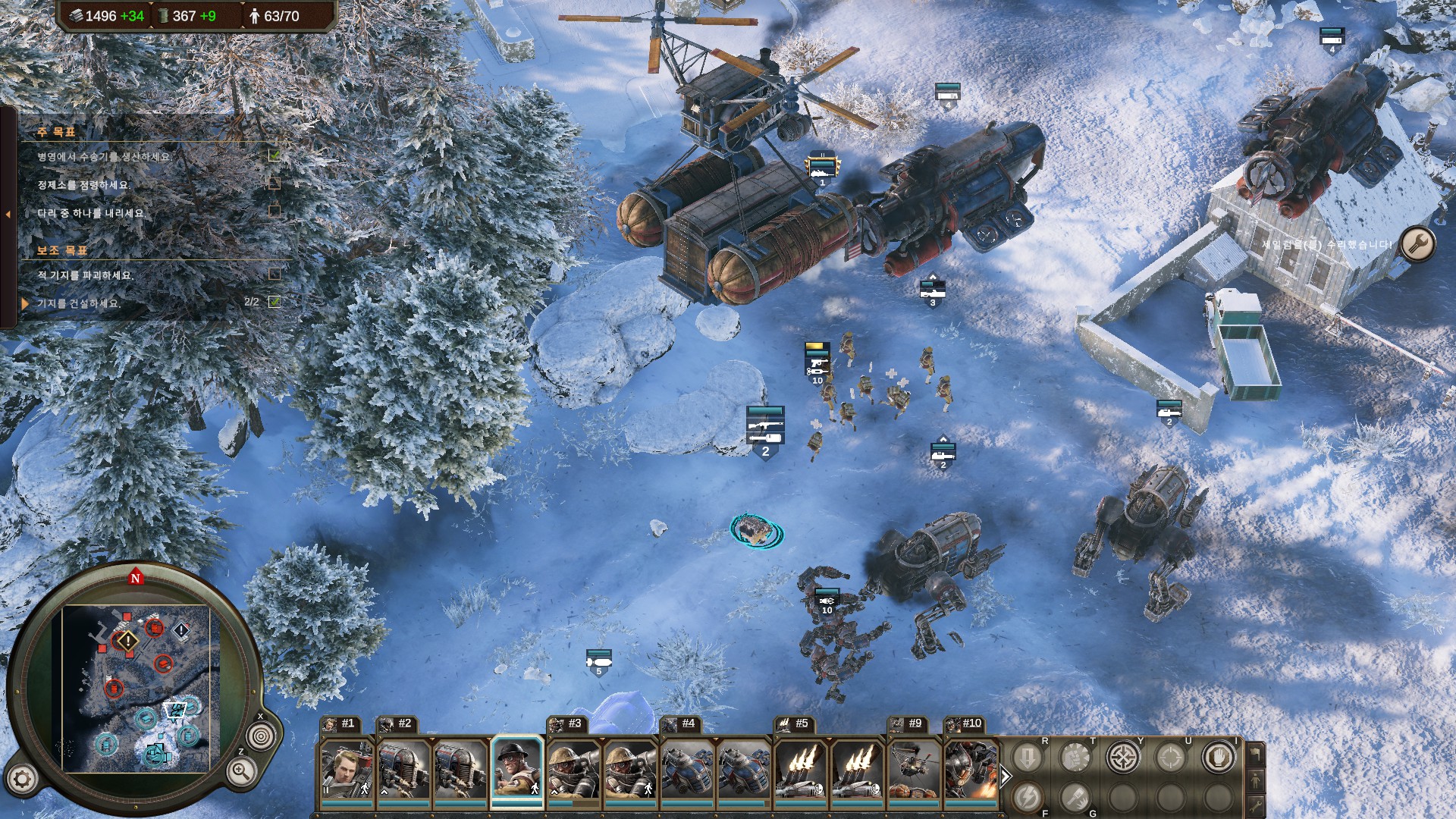Open the flag tab on command panel
The image size is (1456, 819).
click(1255, 754)
